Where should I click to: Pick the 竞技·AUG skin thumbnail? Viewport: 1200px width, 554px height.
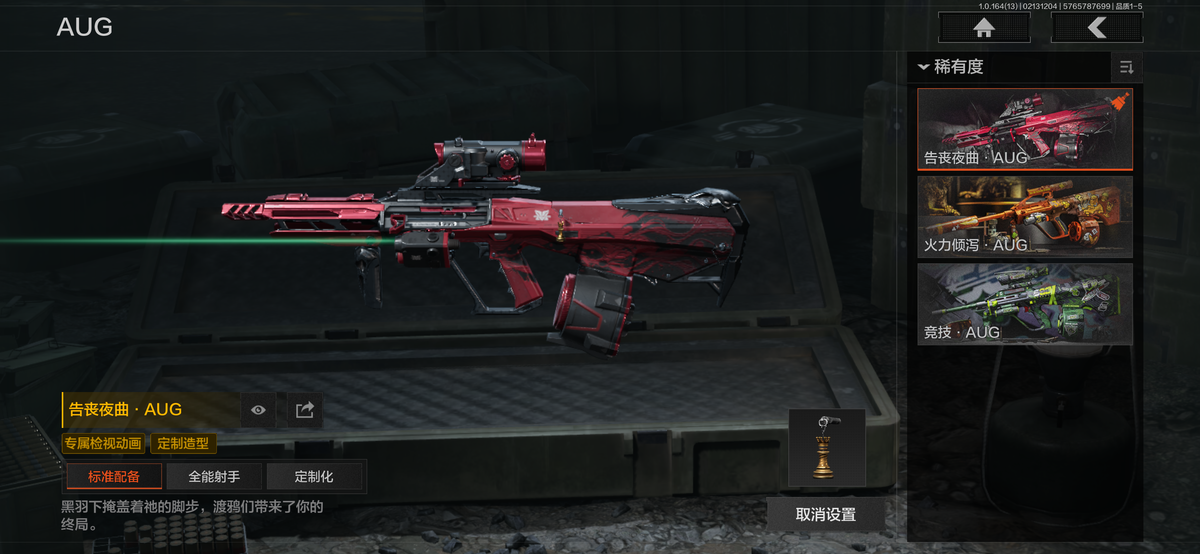(x=1025, y=303)
